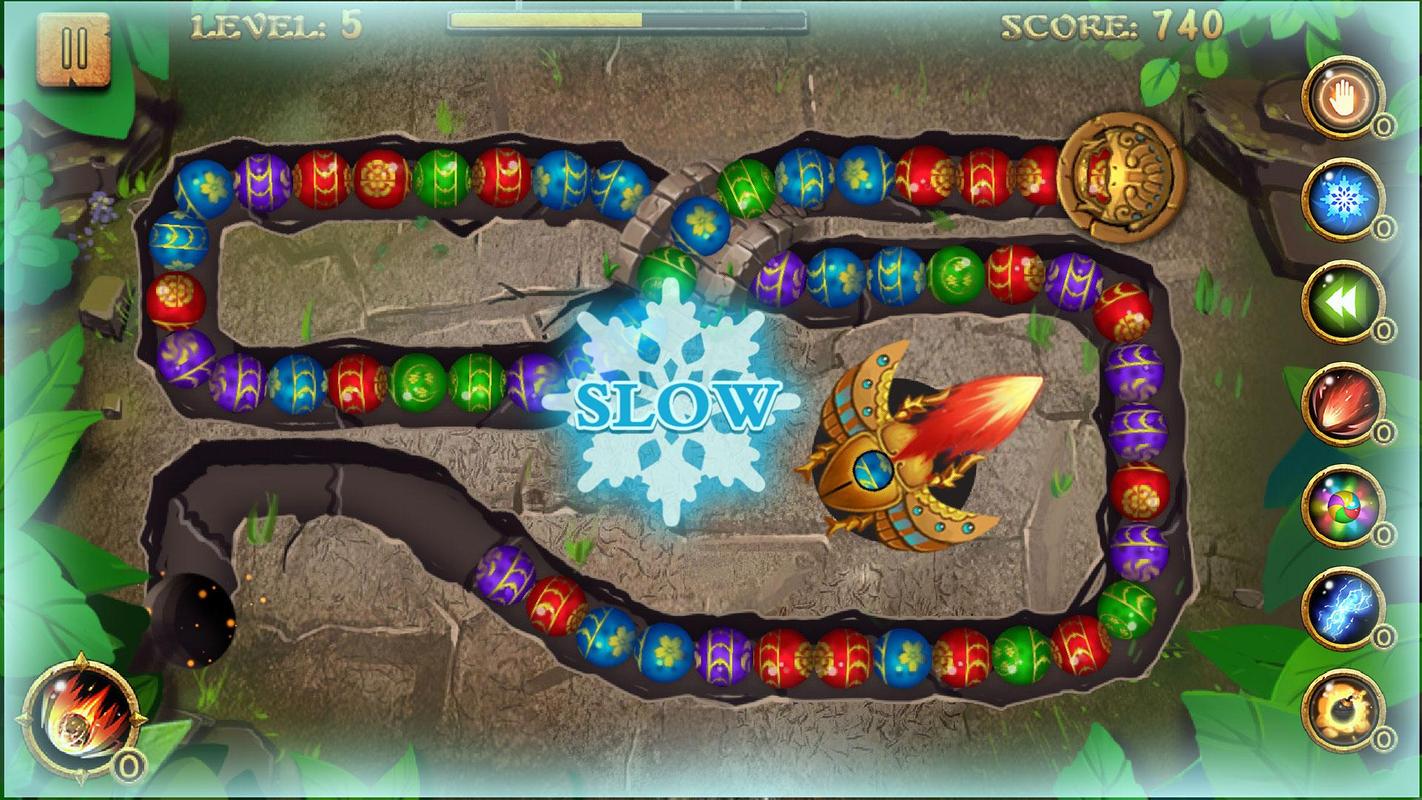Viewport: 1422px width, 800px height.
Task: Use the blue lightning power-up
Action: (1343, 608)
